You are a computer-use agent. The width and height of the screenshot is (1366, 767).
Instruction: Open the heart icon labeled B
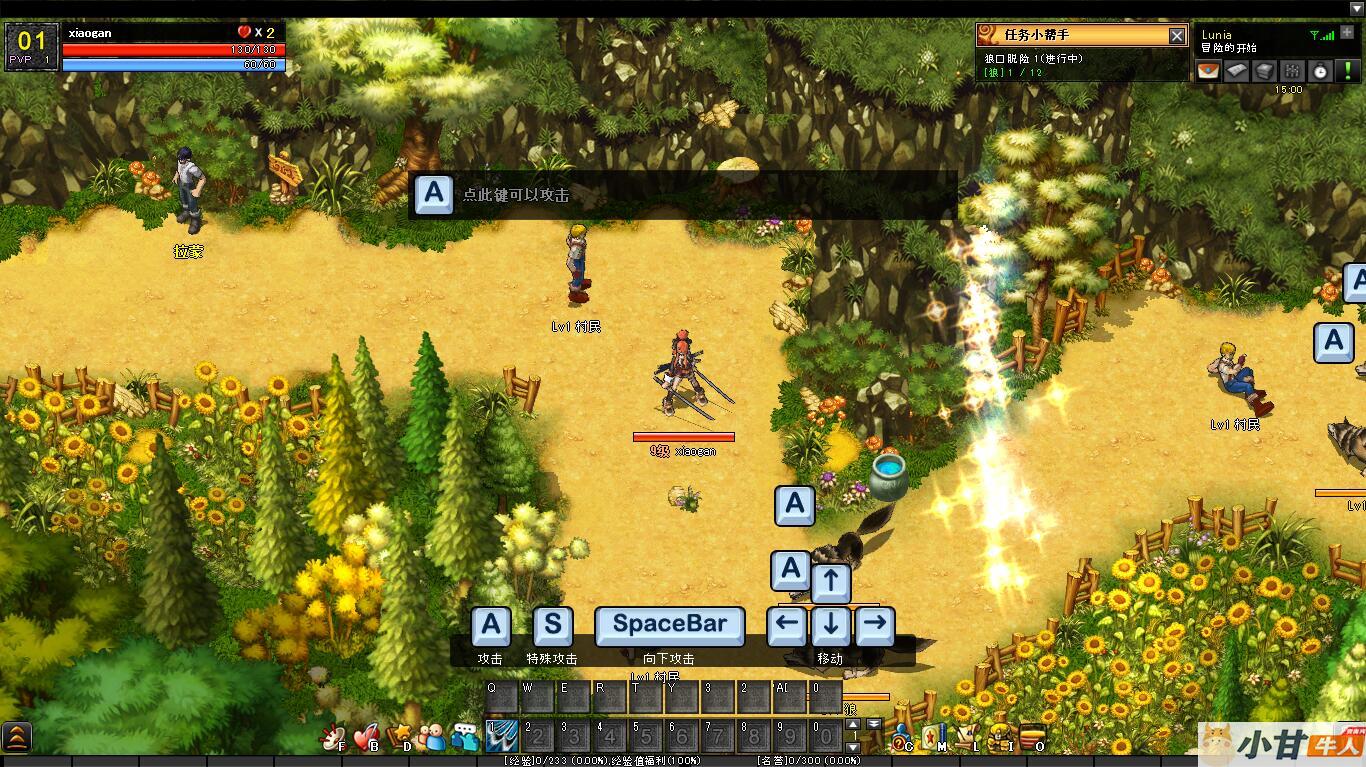(366, 738)
